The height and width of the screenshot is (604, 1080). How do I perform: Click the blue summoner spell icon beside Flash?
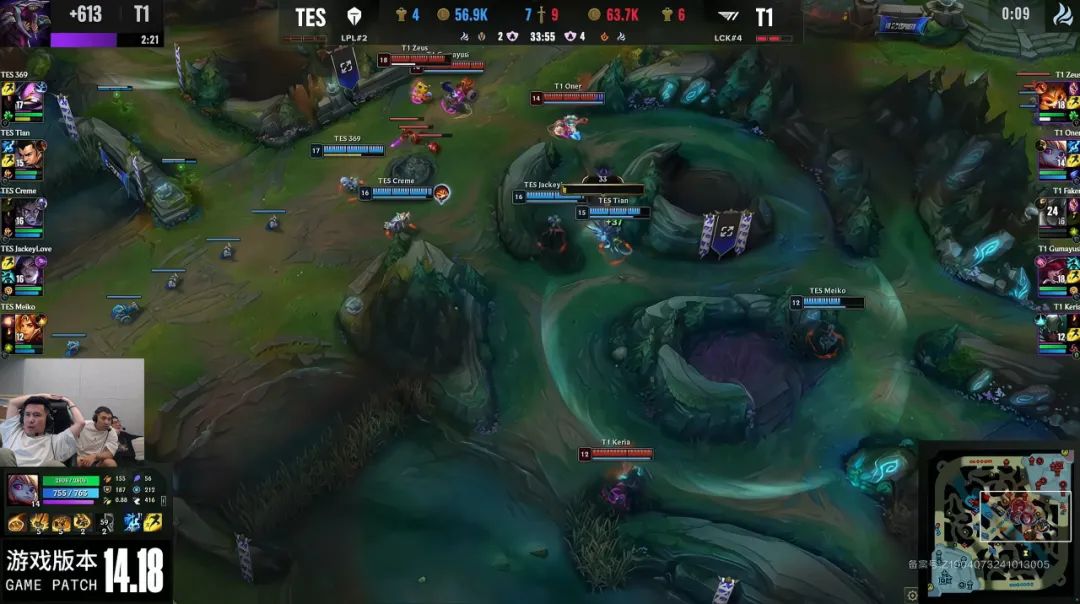pos(132,522)
